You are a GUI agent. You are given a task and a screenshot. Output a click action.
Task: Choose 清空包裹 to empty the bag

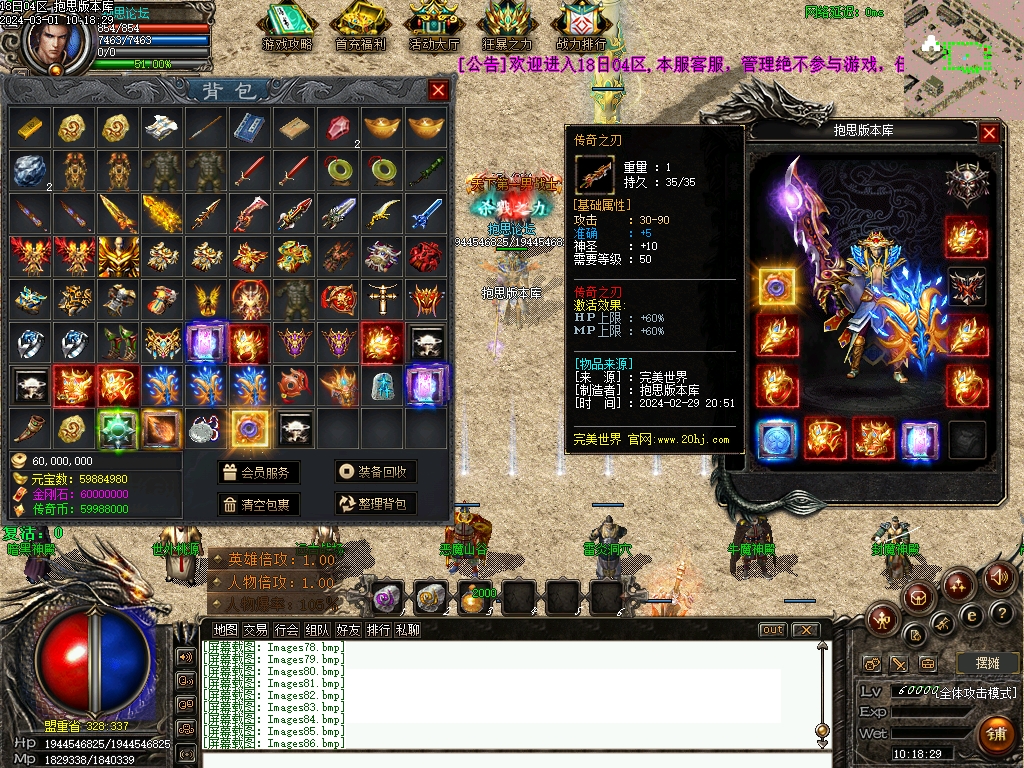(259, 504)
